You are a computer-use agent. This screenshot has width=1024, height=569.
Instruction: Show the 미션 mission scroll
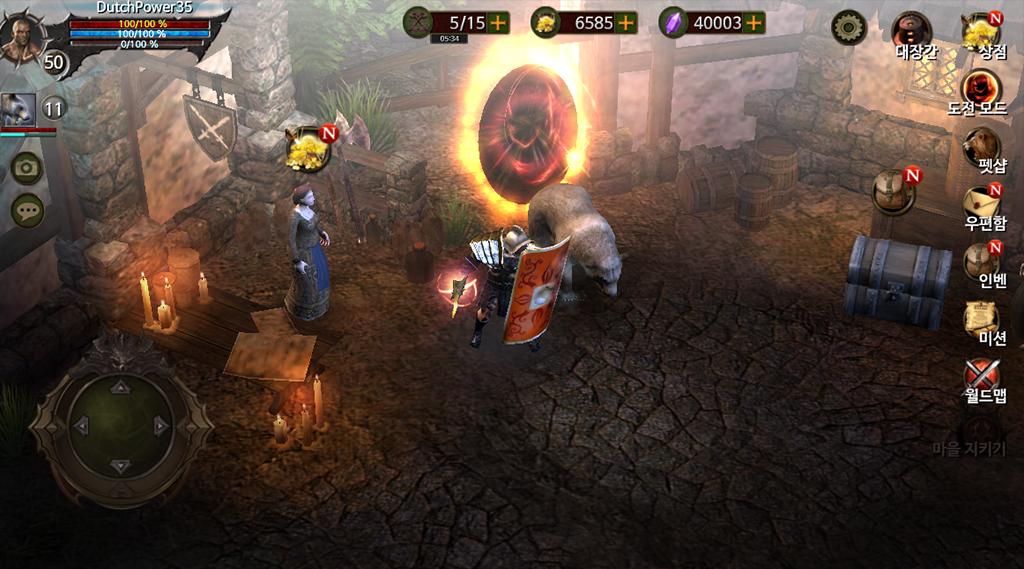[981, 320]
